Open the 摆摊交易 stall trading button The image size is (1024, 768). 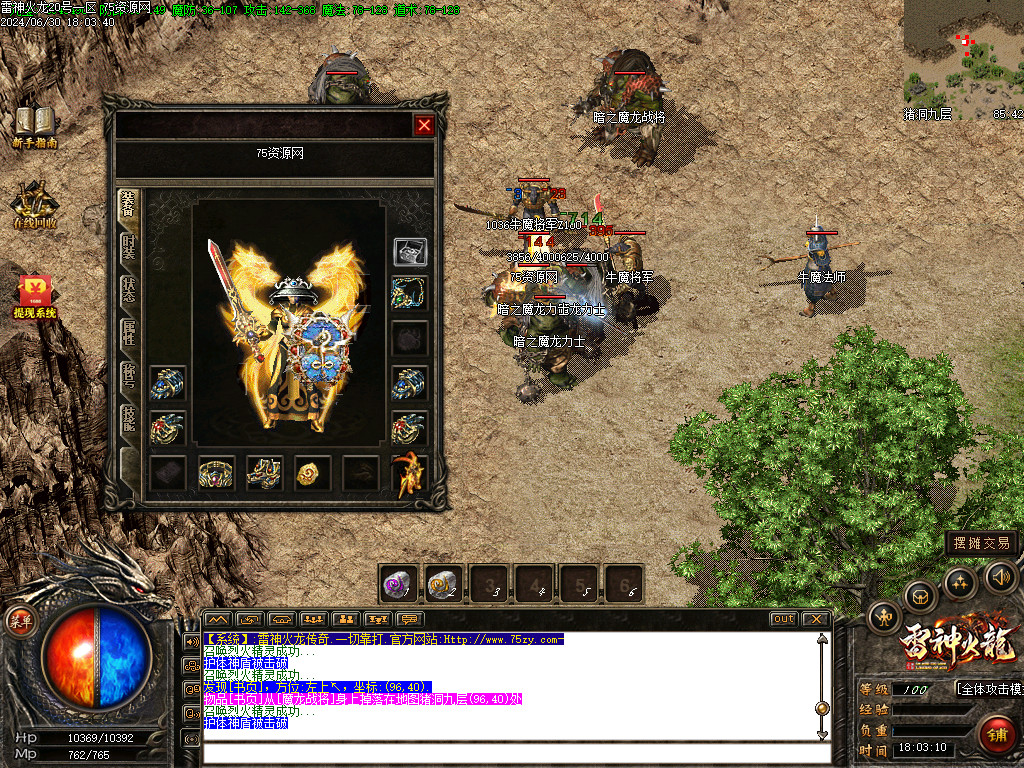pos(982,543)
